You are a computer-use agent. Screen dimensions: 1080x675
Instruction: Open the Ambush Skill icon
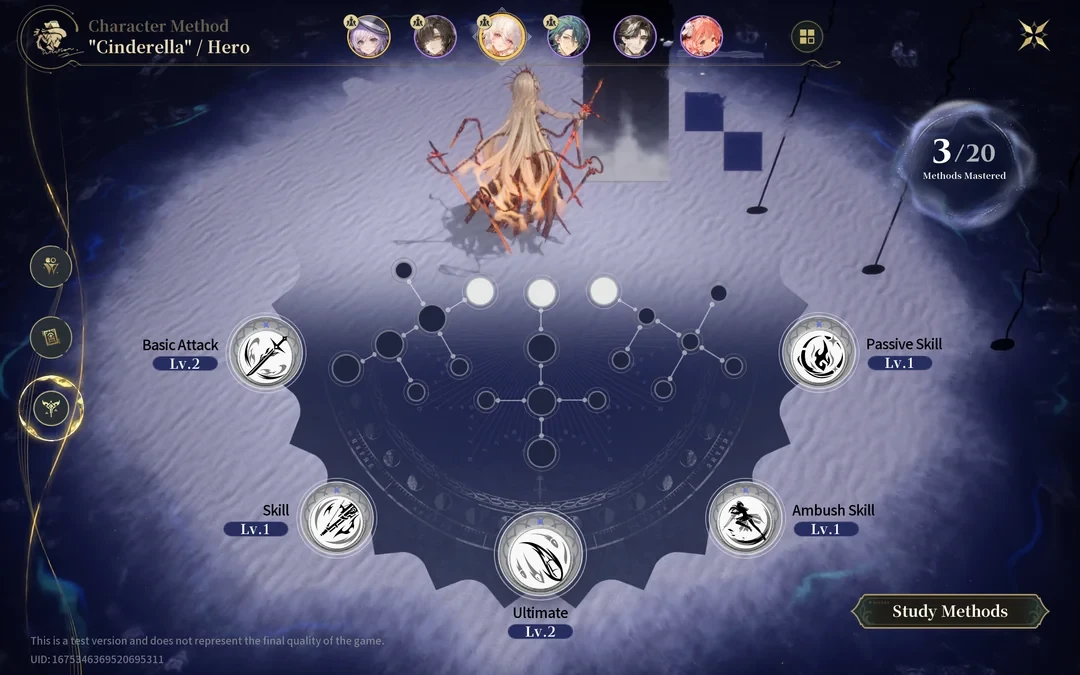click(x=745, y=520)
